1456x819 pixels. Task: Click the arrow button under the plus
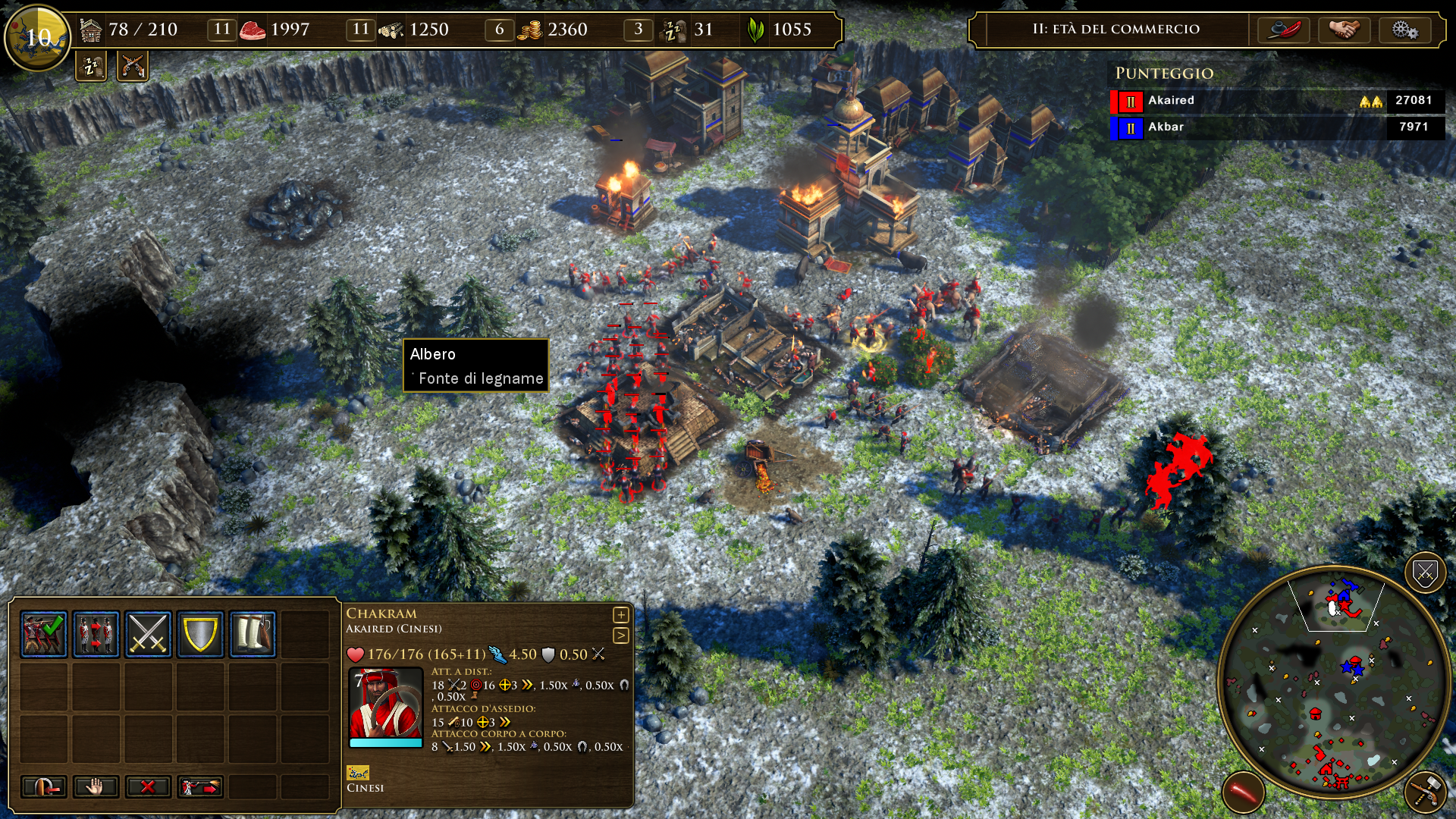tap(620, 635)
